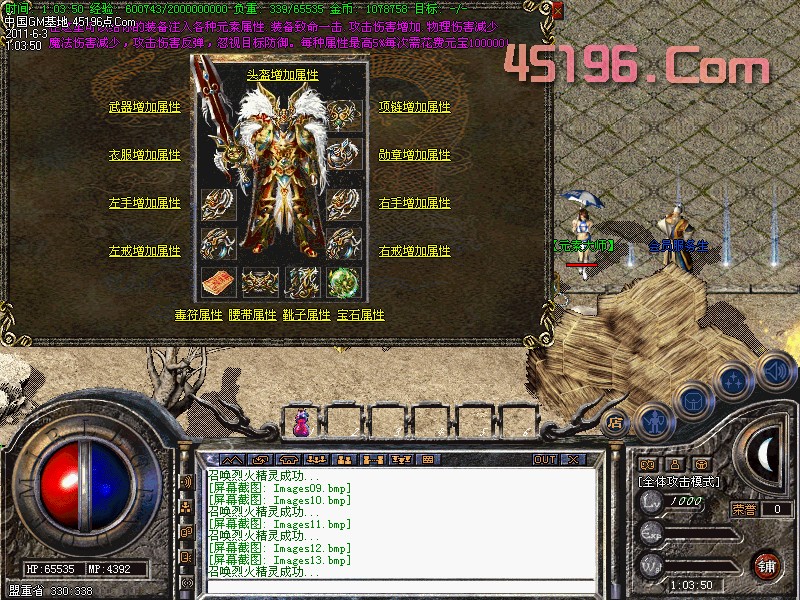The height and width of the screenshot is (600, 800).
Task: Click the 毒符属性 poison talisman link
Action: point(198,314)
